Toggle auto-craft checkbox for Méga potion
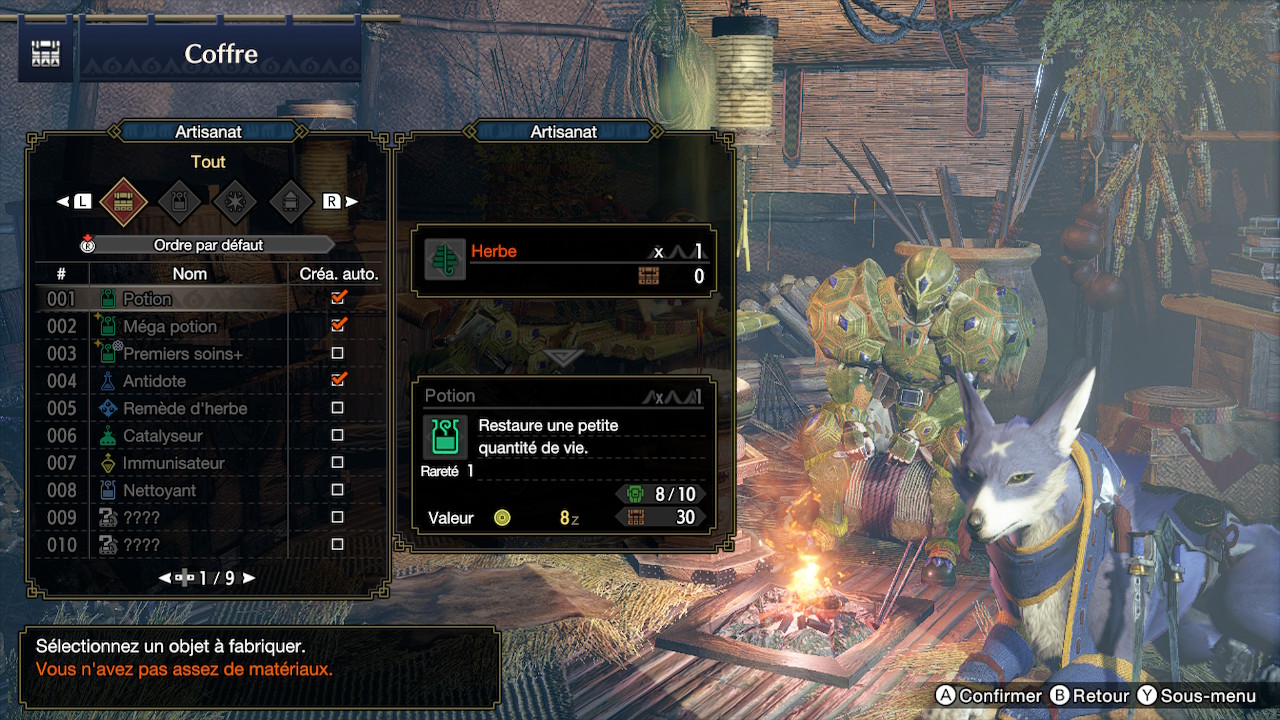The width and height of the screenshot is (1280, 720). pyautogui.click(x=338, y=325)
